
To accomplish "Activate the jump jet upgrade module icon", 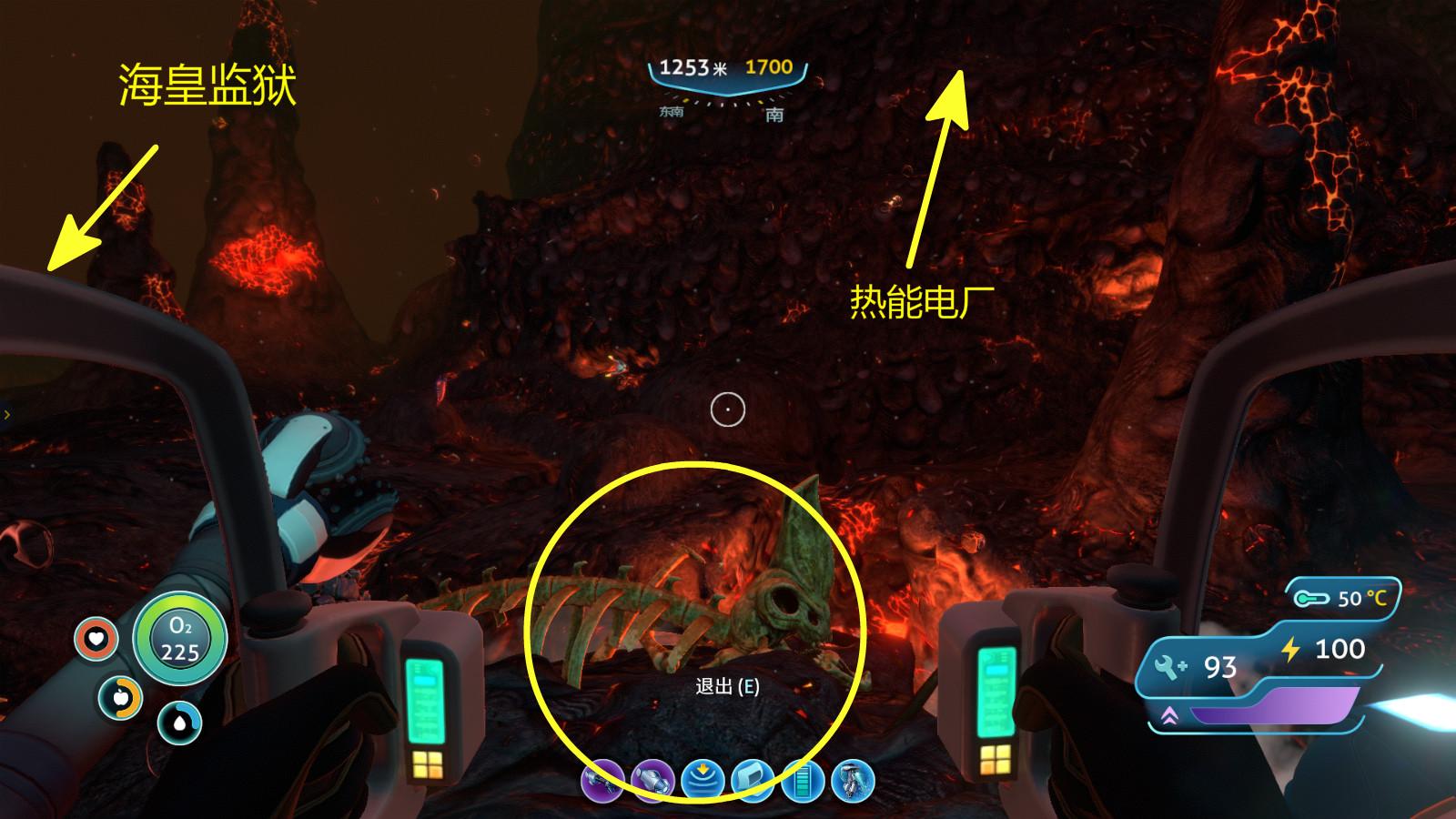I will 853,781.
